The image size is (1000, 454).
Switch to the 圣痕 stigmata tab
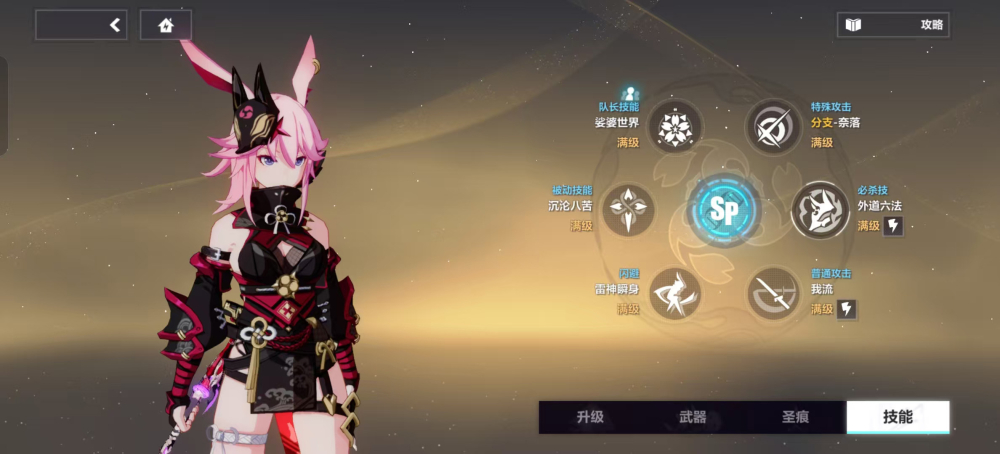point(795,417)
